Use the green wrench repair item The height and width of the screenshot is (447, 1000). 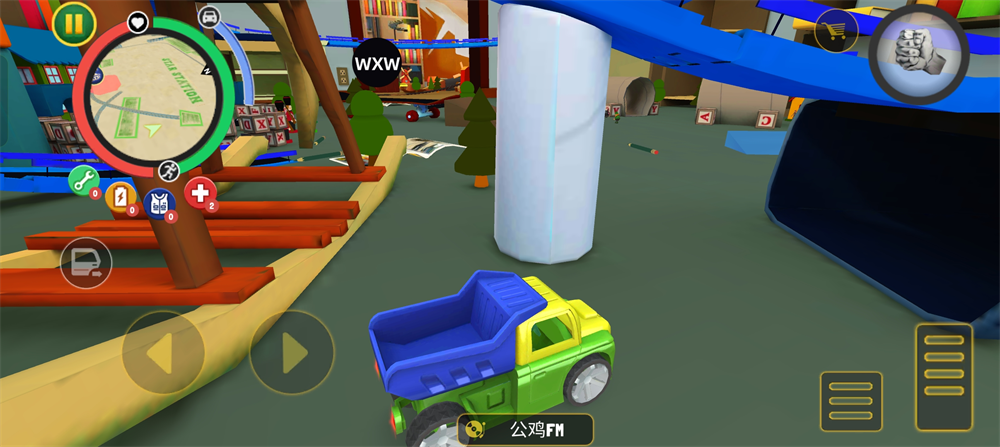pos(83,182)
